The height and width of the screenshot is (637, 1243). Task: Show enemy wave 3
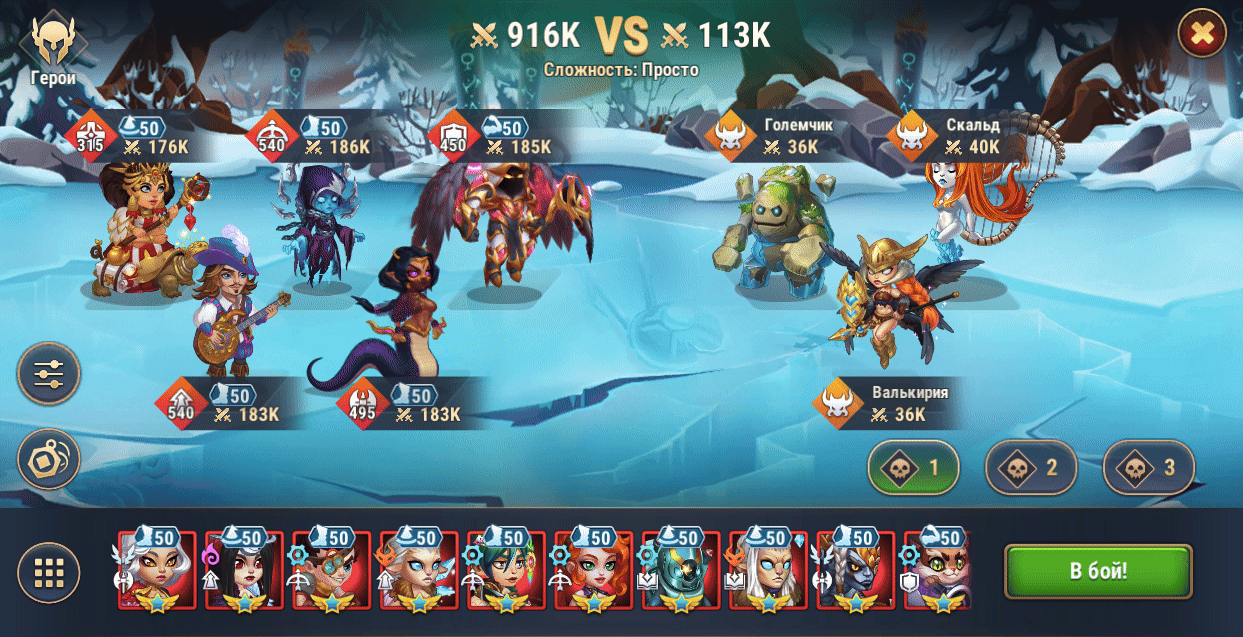1149,467
